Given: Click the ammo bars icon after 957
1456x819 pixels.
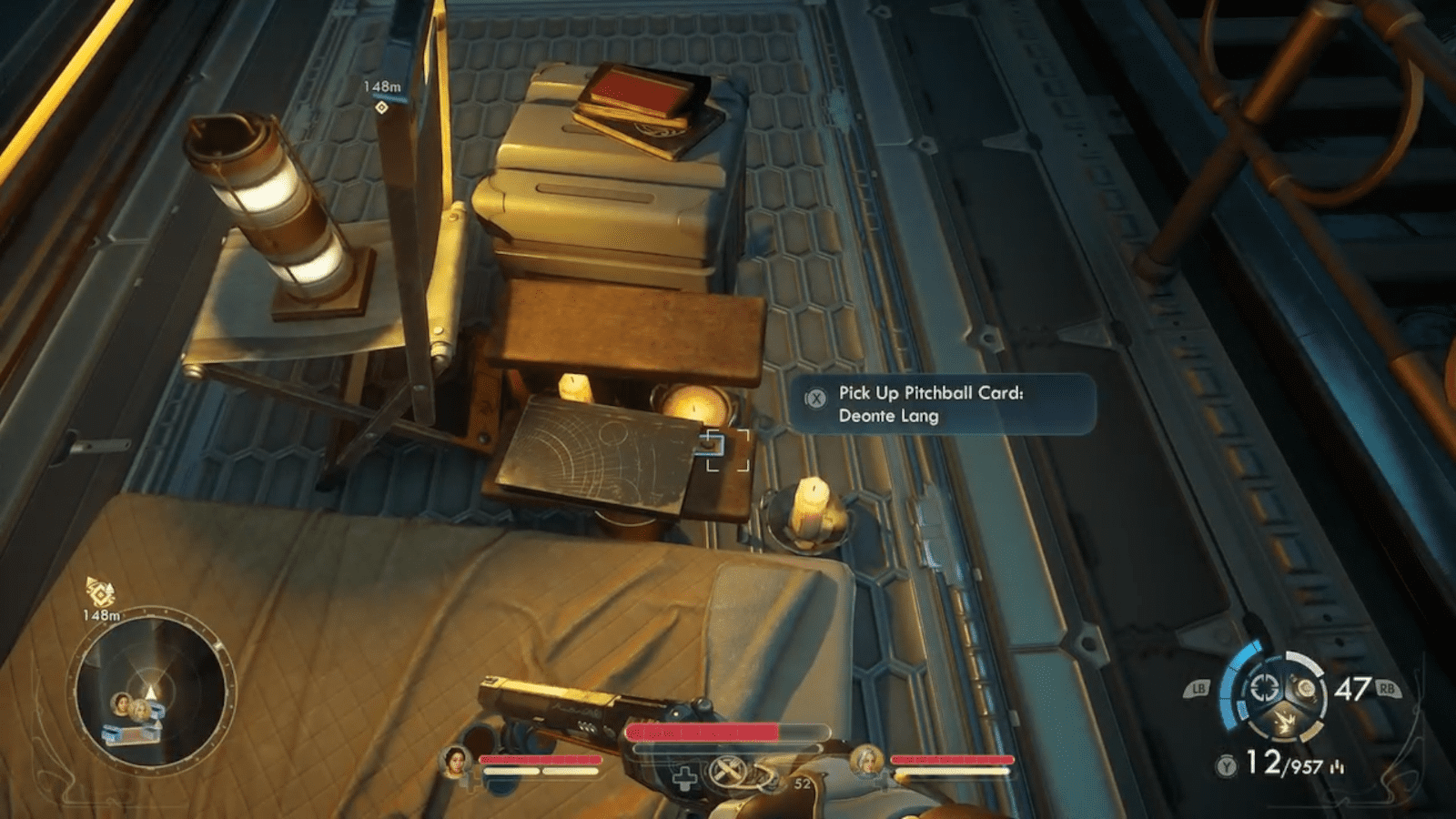Looking at the screenshot, I should click(1338, 766).
